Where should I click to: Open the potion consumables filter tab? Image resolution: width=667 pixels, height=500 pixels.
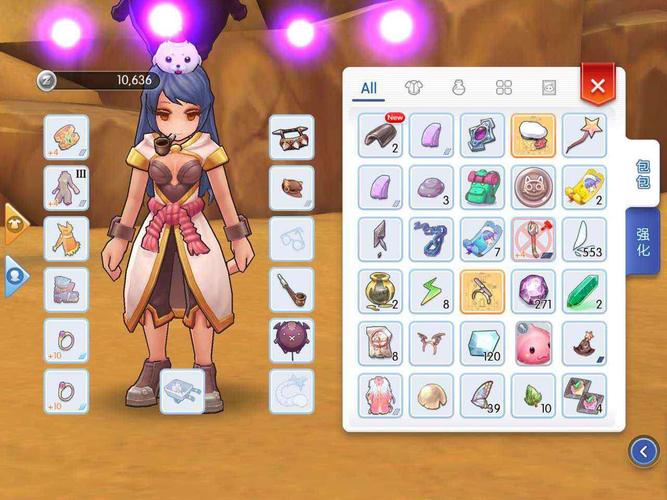(459, 88)
